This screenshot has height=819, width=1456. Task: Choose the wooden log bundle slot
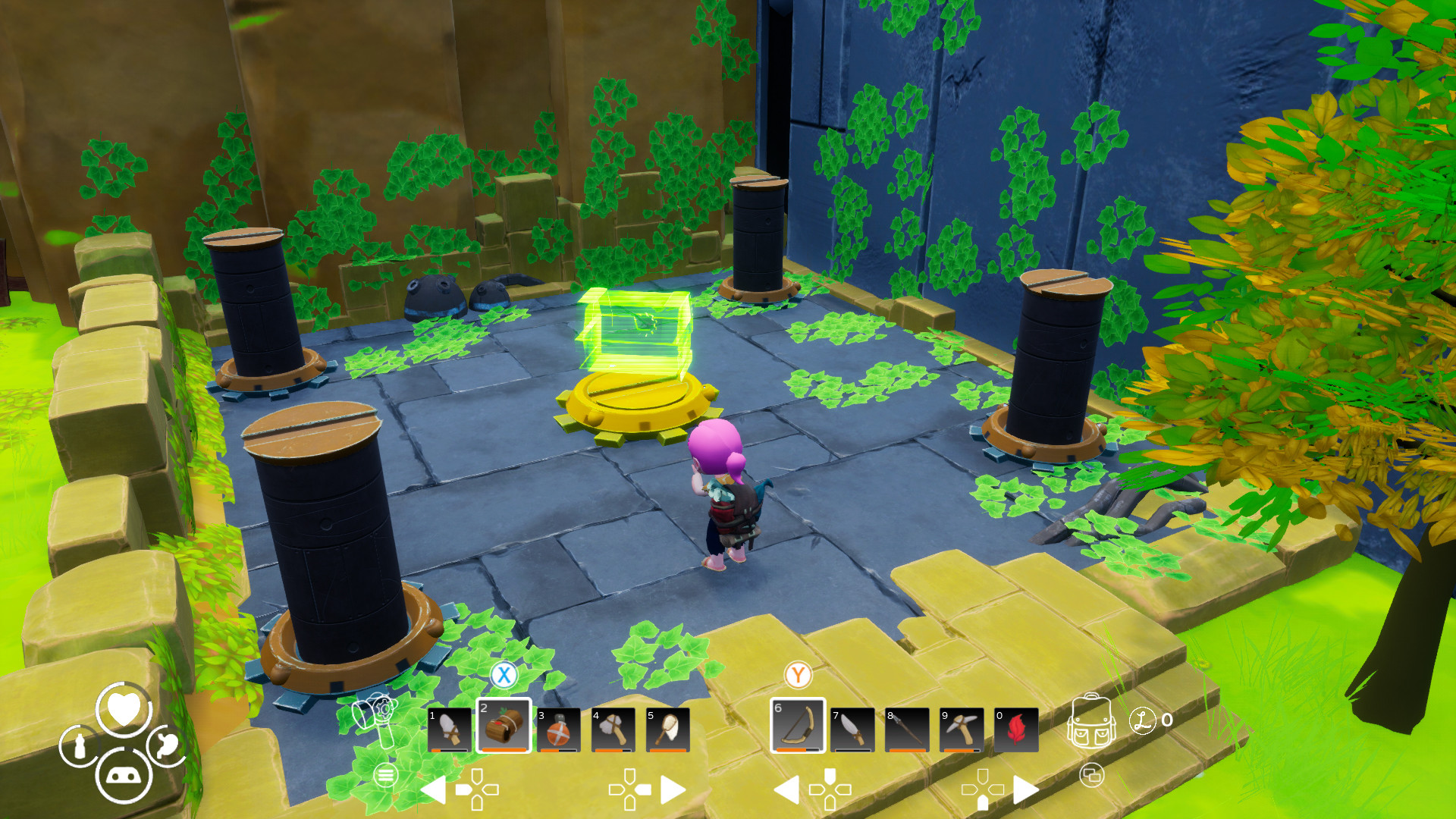point(504,726)
